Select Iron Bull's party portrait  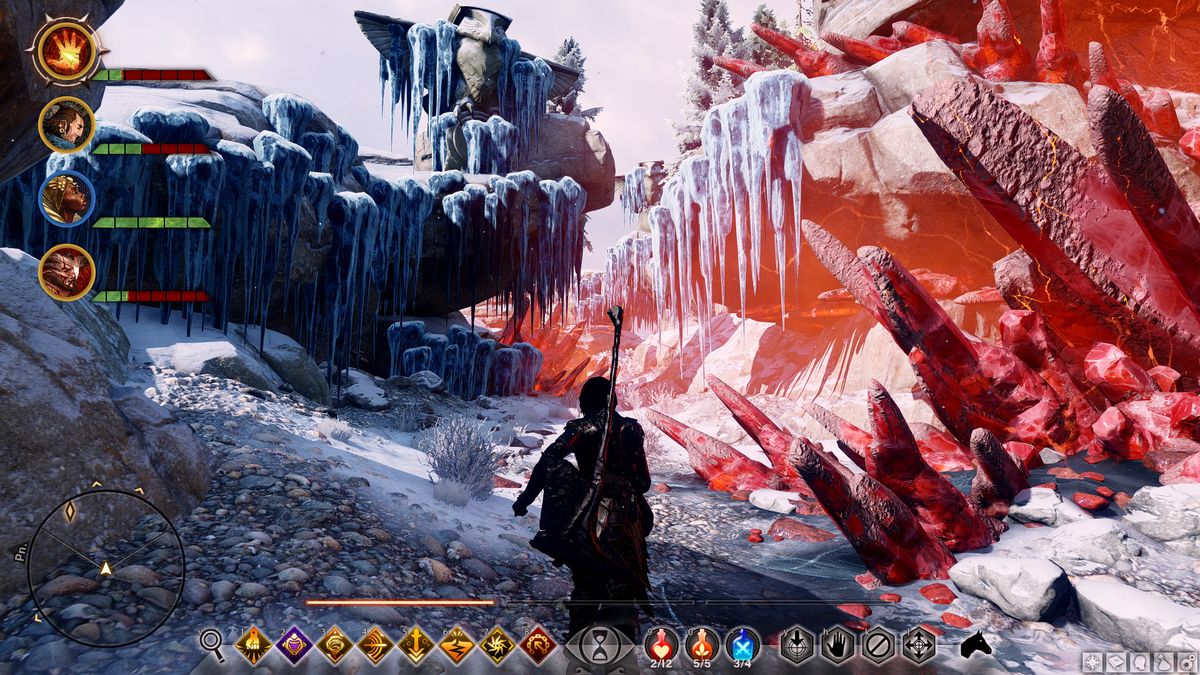(66, 272)
